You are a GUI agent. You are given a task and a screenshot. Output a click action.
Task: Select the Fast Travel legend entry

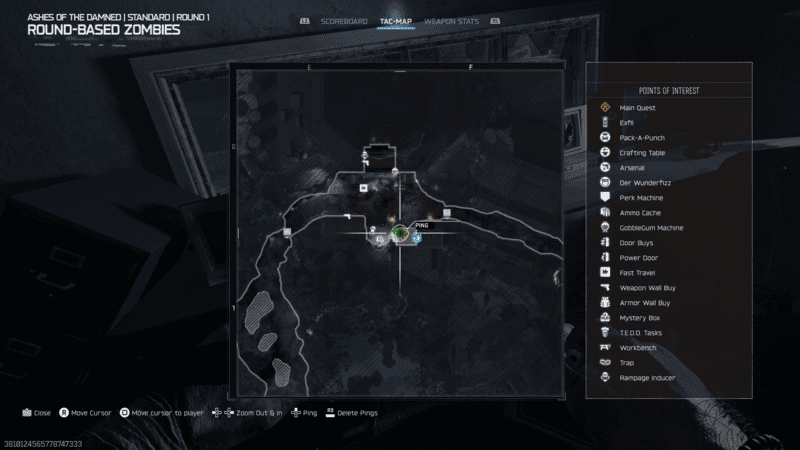click(x=637, y=272)
